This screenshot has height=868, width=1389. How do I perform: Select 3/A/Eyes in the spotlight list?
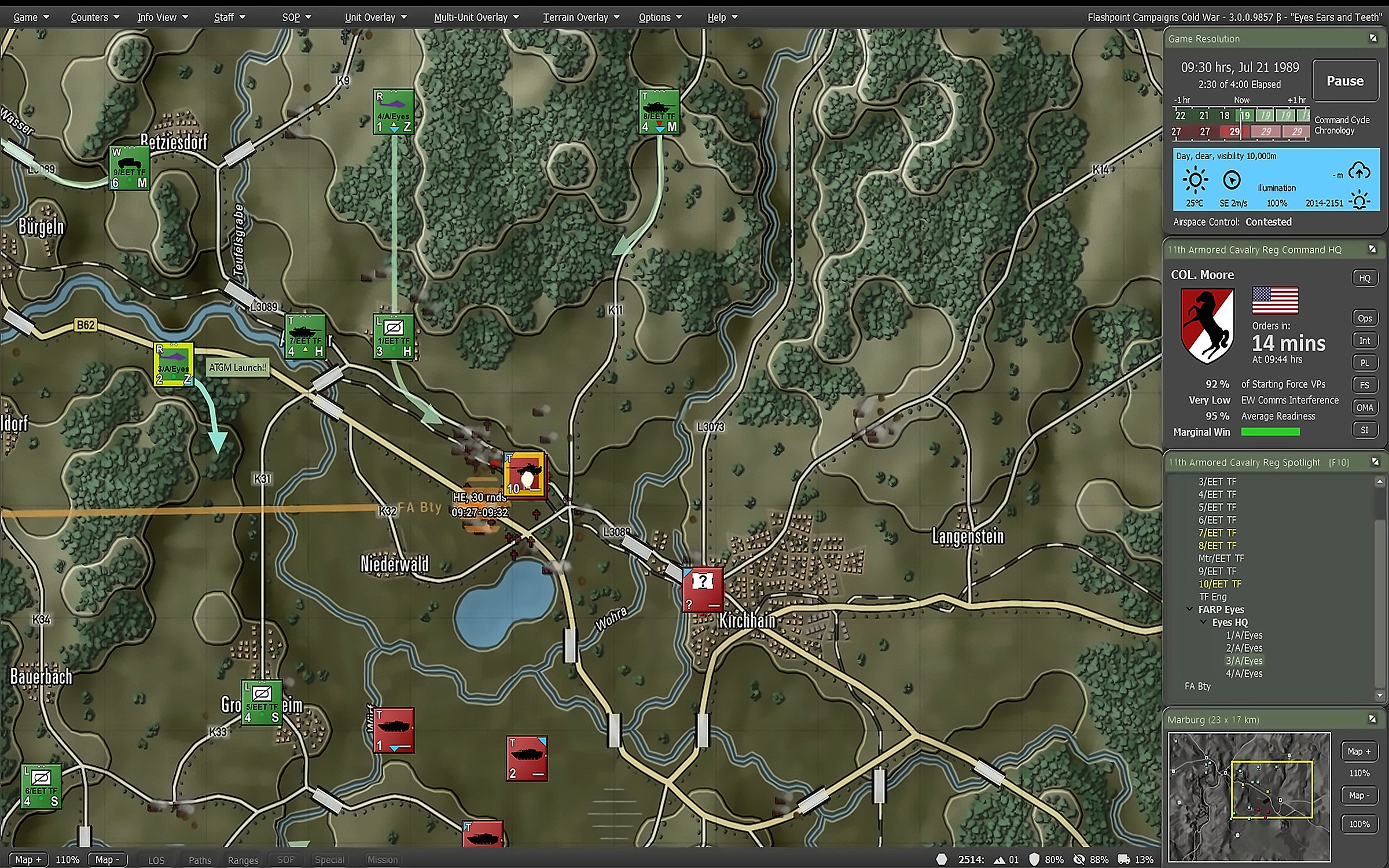[1244, 661]
